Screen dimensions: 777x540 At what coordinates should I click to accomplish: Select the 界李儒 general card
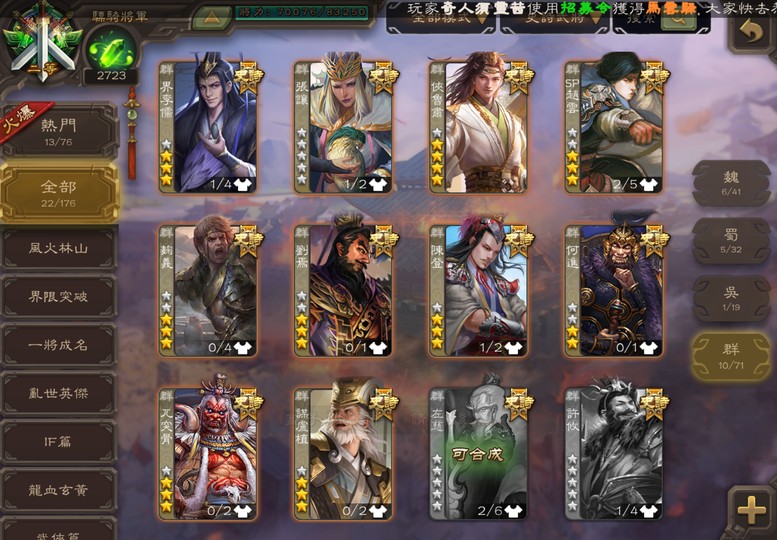pyautogui.click(x=209, y=127)
